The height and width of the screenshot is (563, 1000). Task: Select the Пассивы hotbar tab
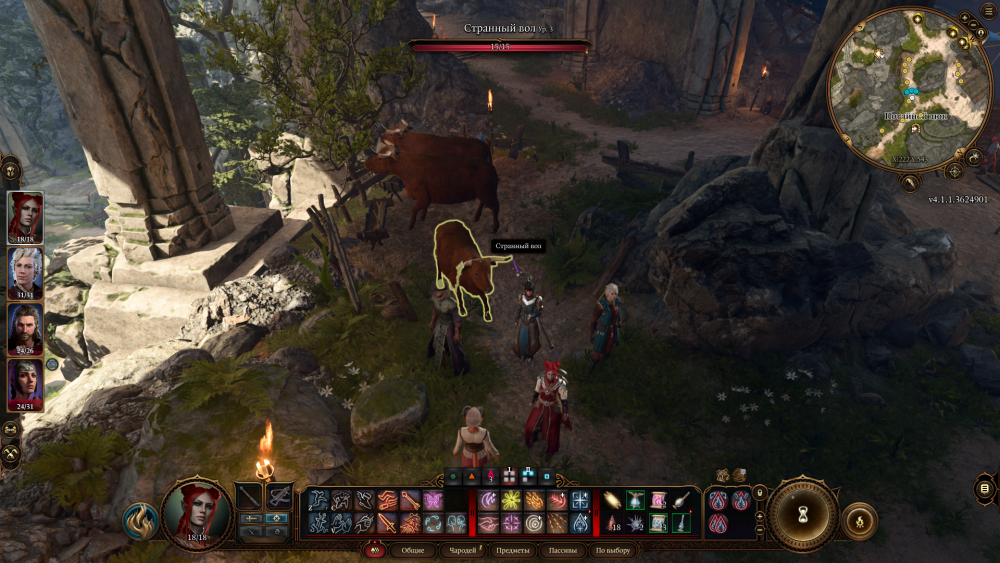[x=563, y=551]
